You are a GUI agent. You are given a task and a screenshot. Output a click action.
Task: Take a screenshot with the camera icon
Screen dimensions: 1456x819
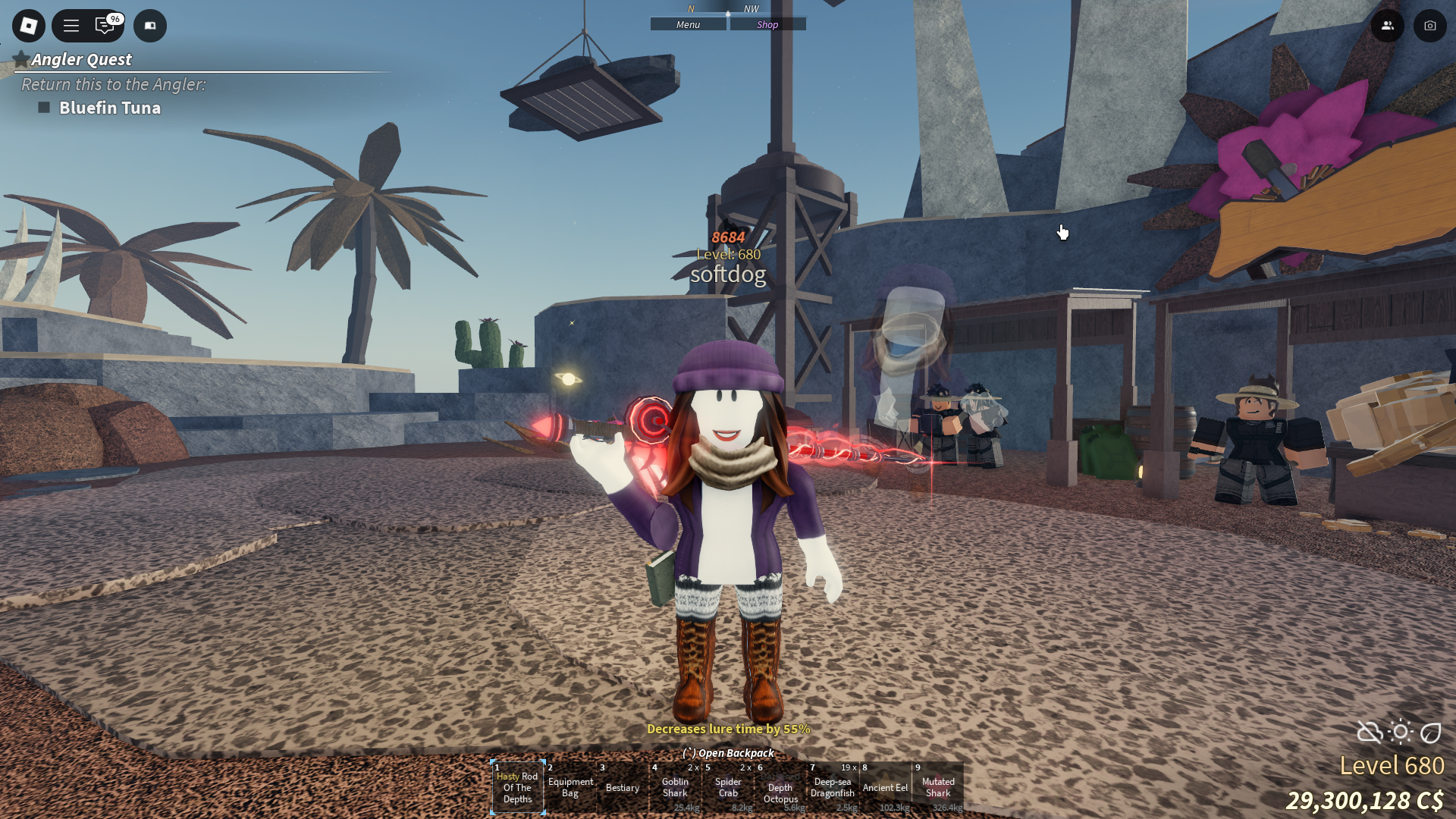(1429, 26)
